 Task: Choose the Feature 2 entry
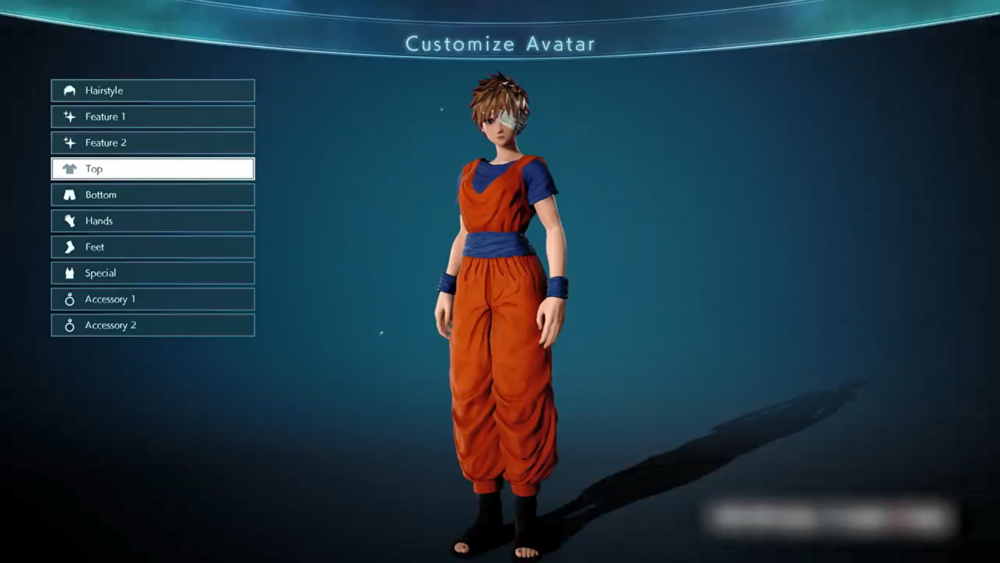point(153,143)
